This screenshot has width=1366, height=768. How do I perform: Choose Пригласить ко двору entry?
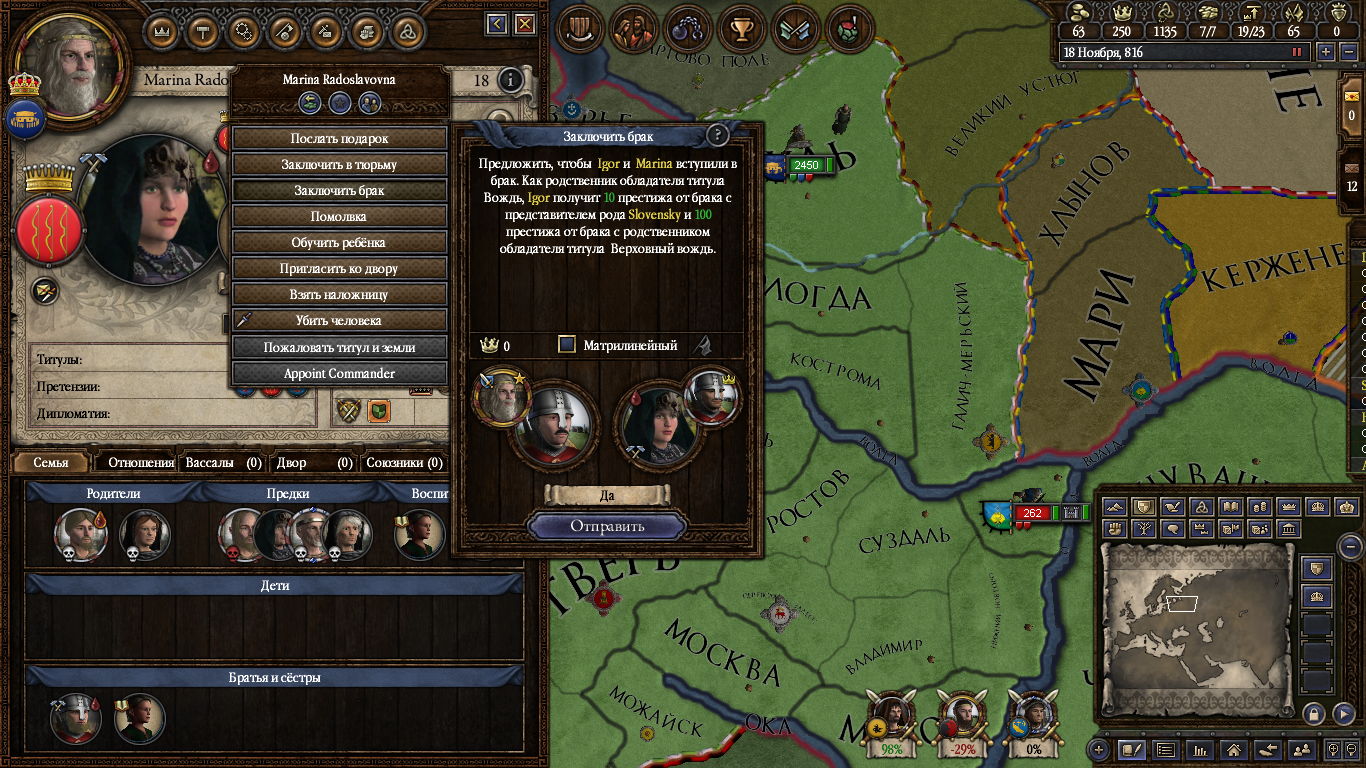point(339,268)
